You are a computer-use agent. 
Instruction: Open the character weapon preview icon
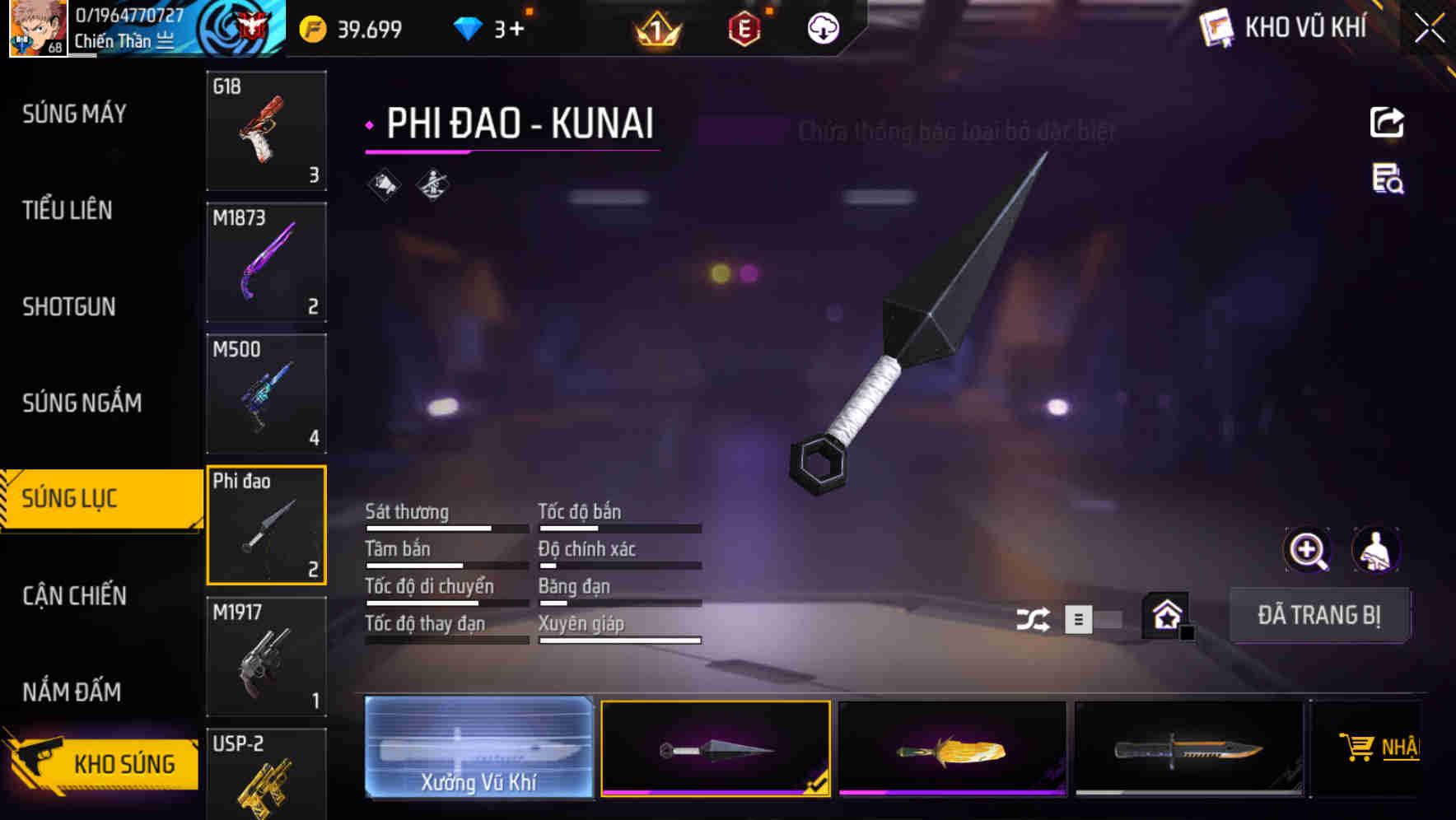pyautogui.click(x=1377, y=550)
